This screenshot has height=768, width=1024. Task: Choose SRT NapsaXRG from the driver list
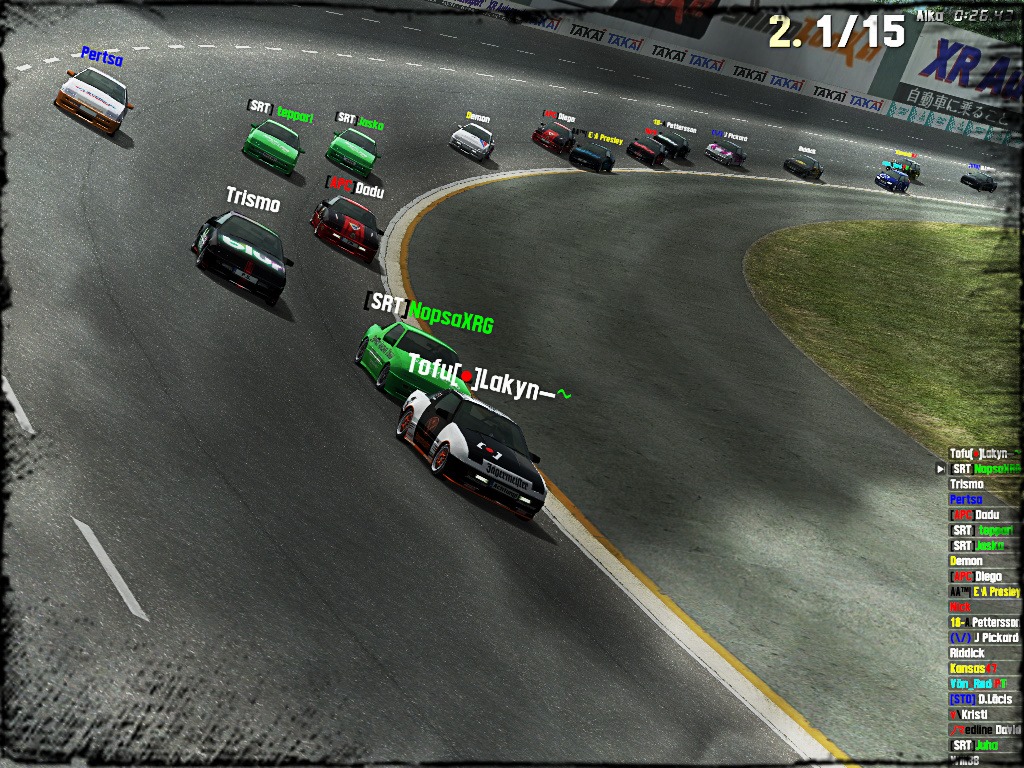pos(985,468)
